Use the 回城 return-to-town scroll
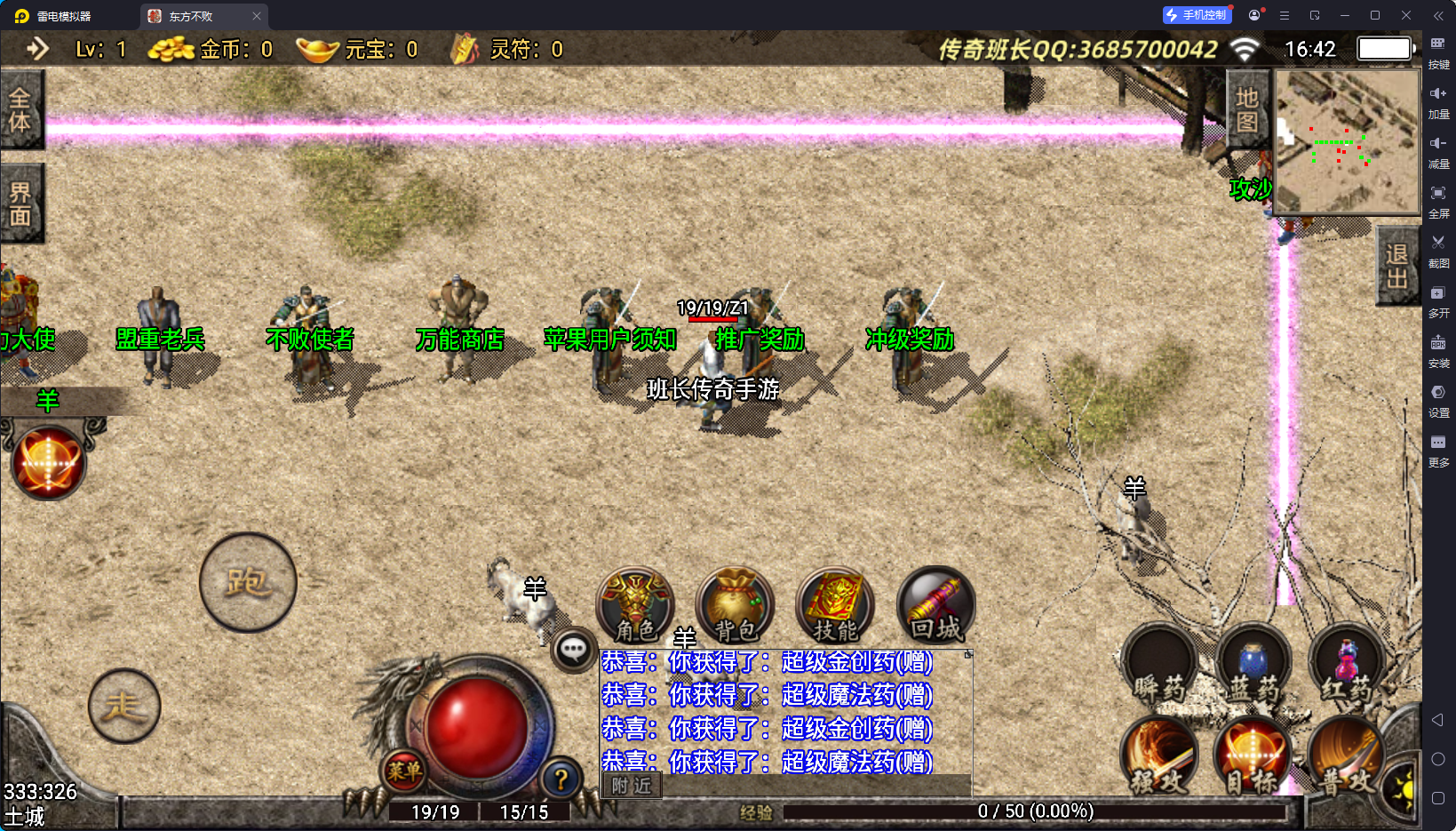1456x831 pixels. click(x=935, y=605)
